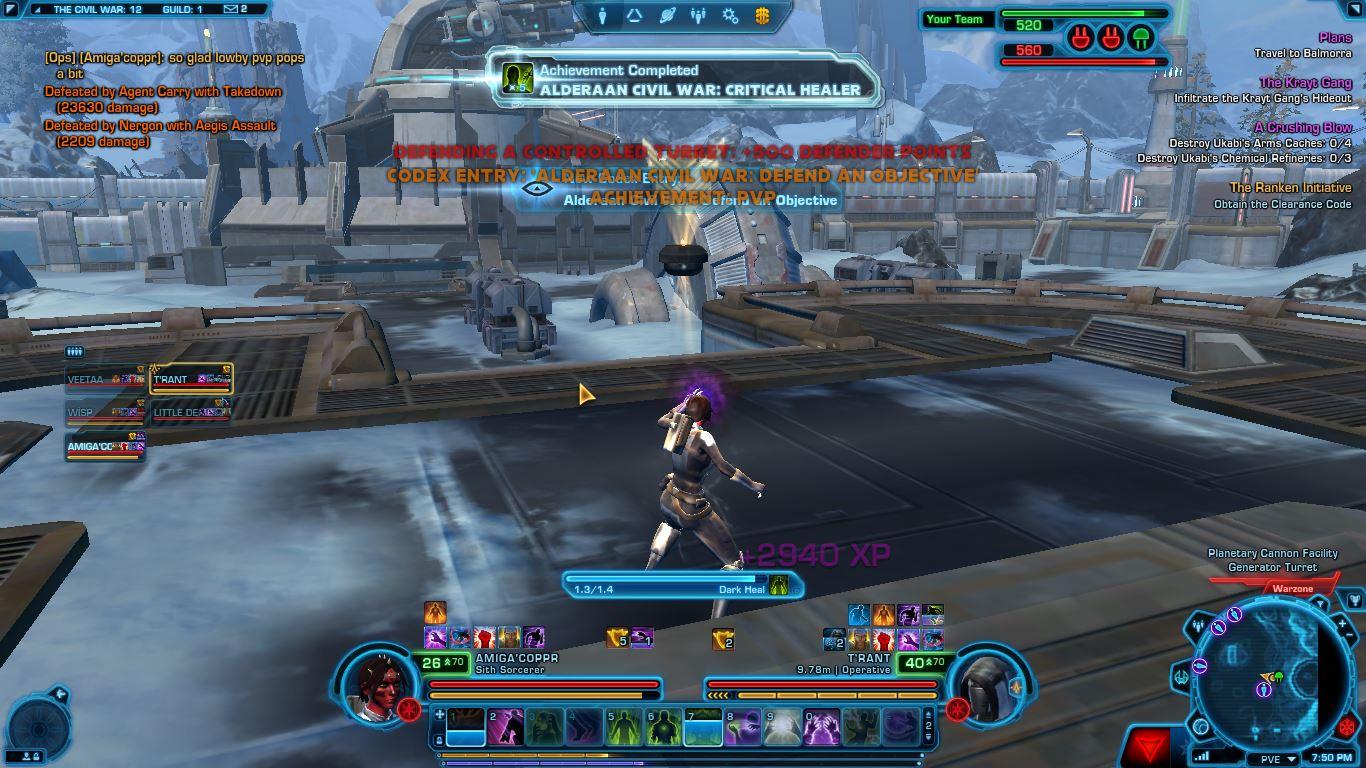
Task: Open the PVE dropdown below the minimap
Action: coord(1276,759)
